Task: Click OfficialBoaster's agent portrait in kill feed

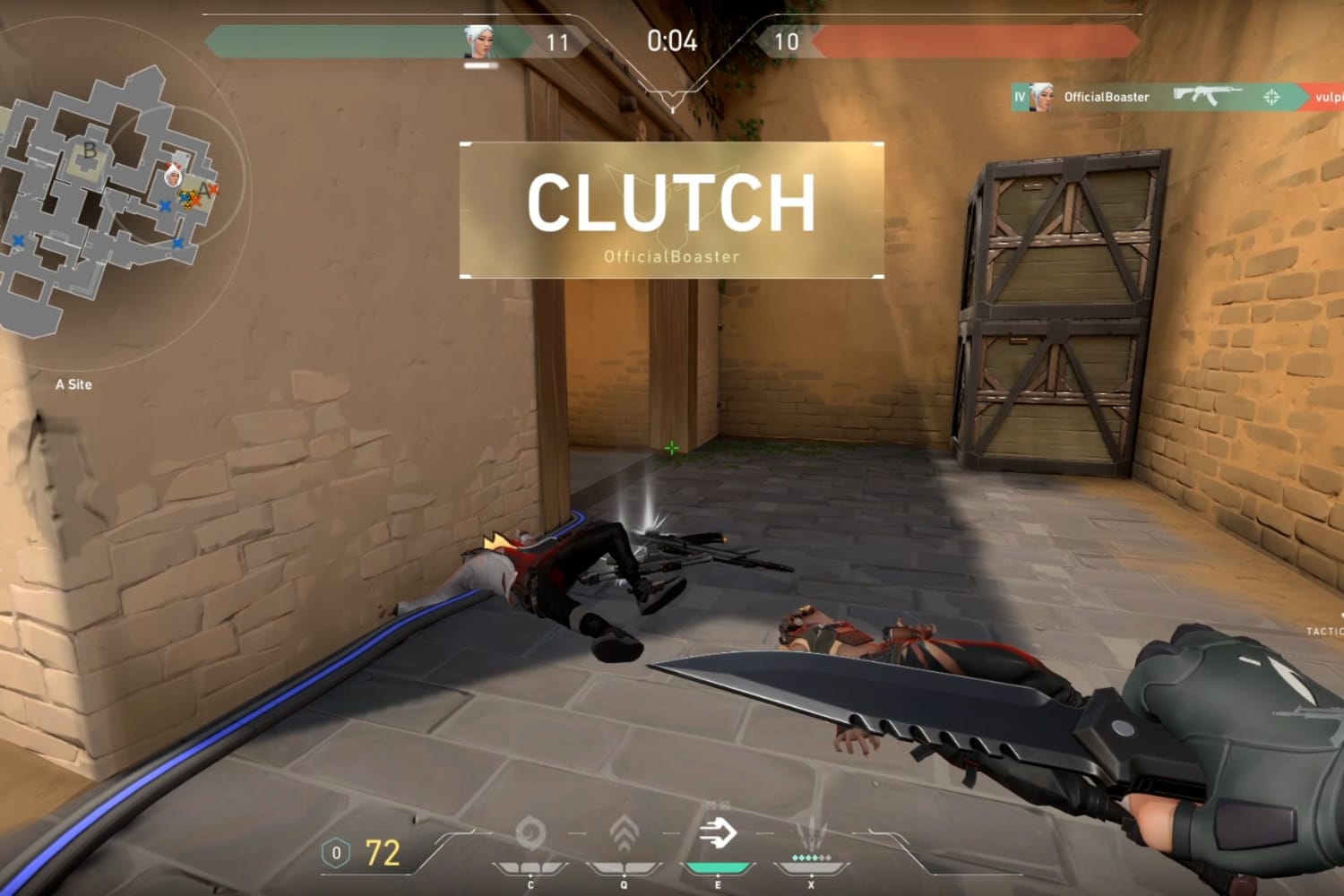Action: tap(1042, 96)
